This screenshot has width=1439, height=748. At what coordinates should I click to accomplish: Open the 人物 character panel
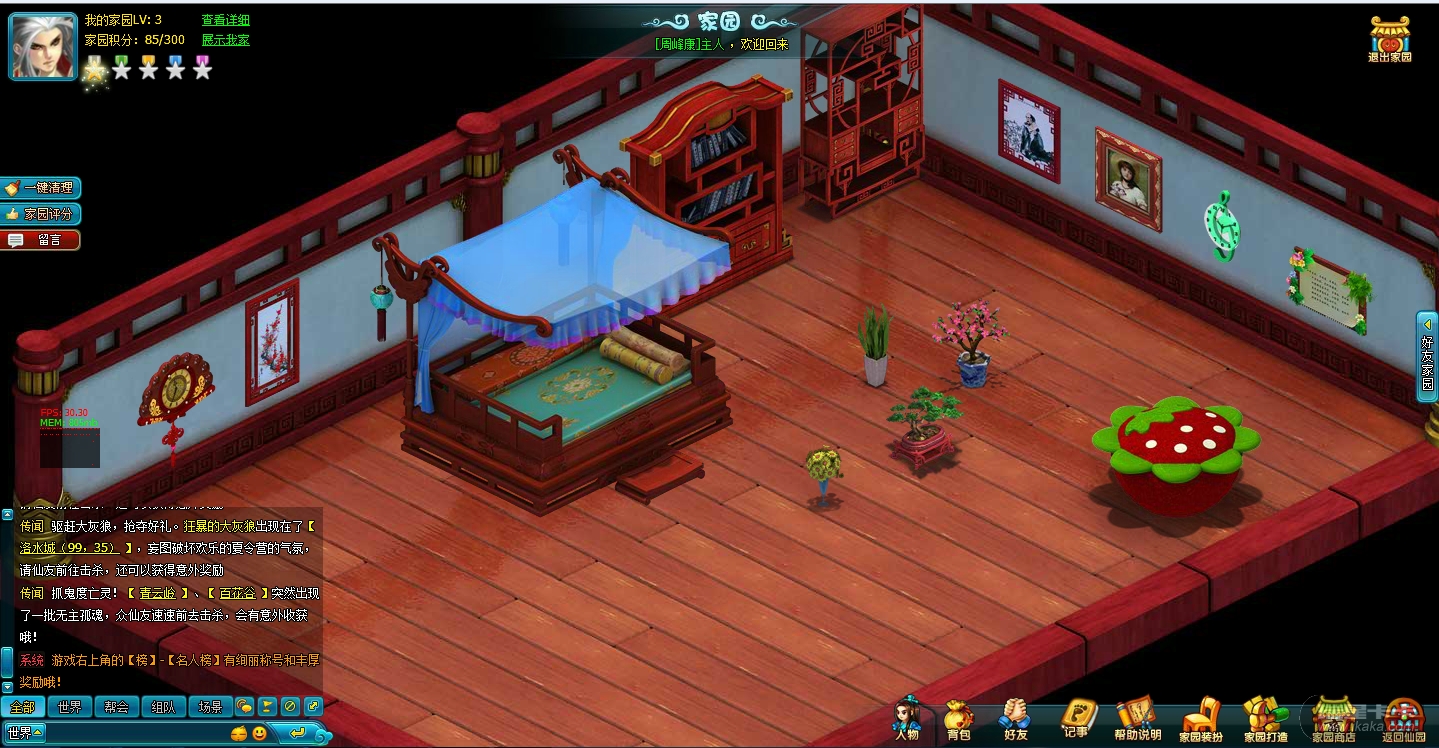[907, 719]
